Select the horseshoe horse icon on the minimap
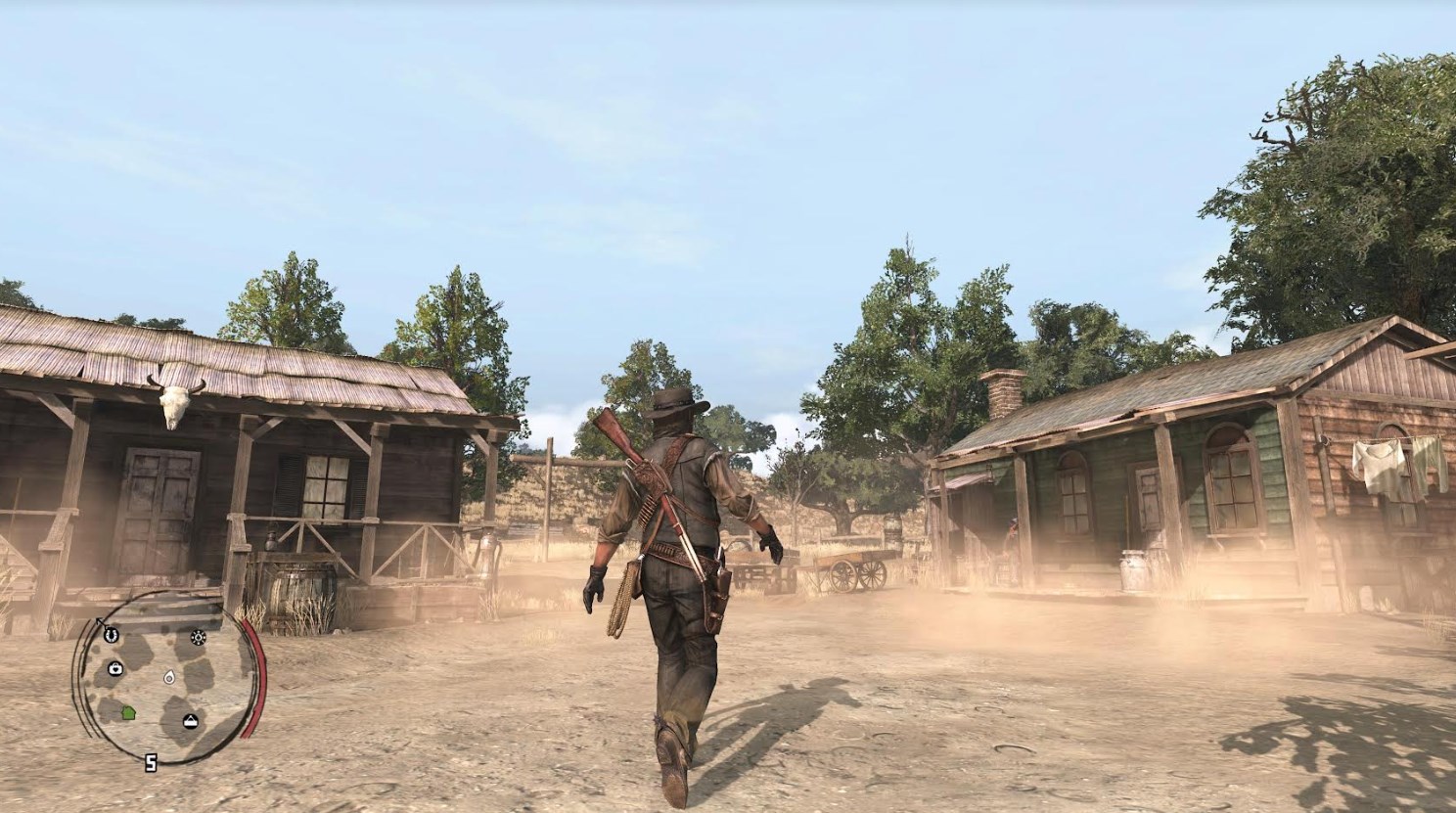Viewport: 1456px width, 813px height. [111, 637]
